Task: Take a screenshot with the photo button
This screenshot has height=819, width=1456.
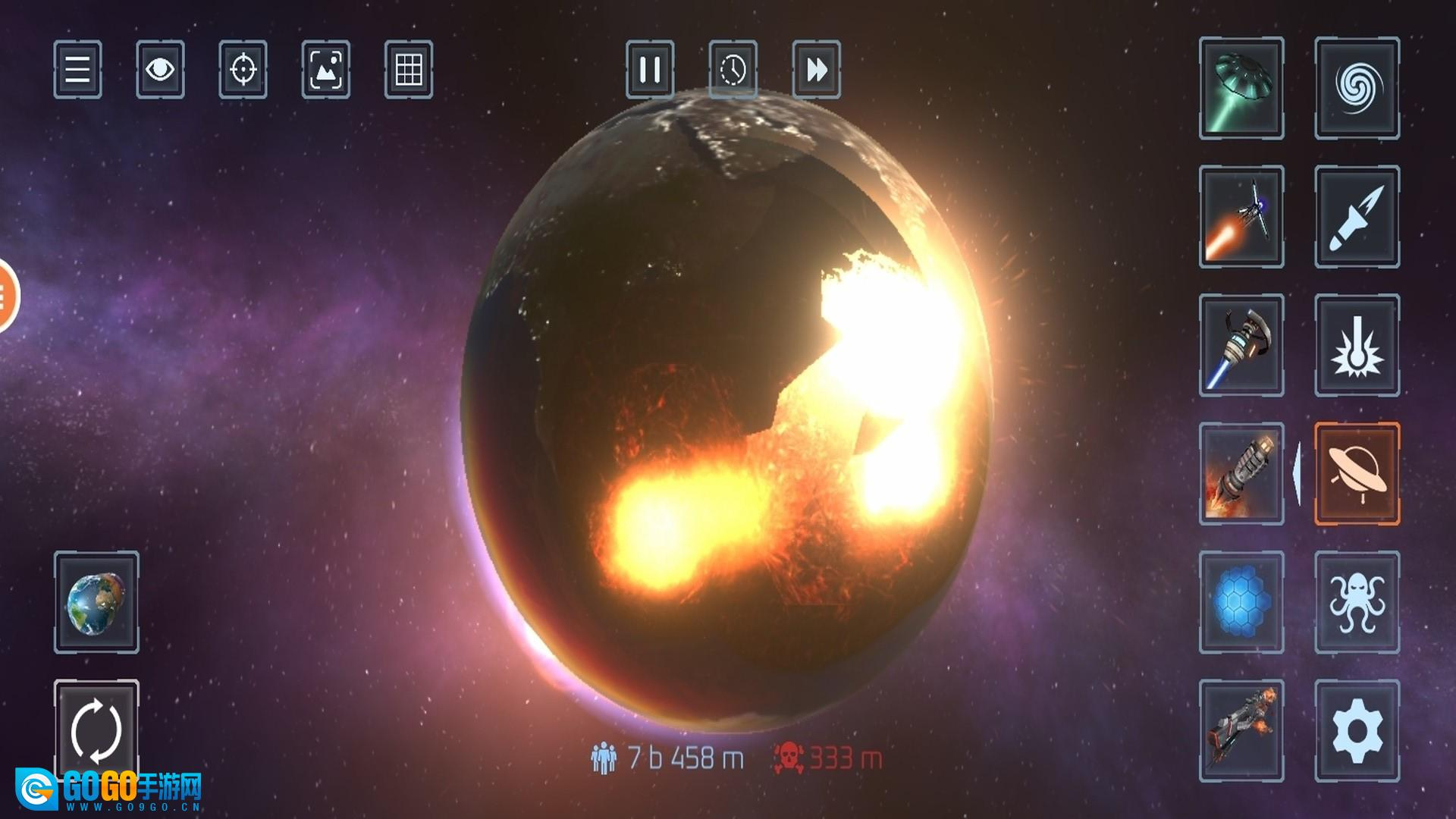Action: pos(326,70)
